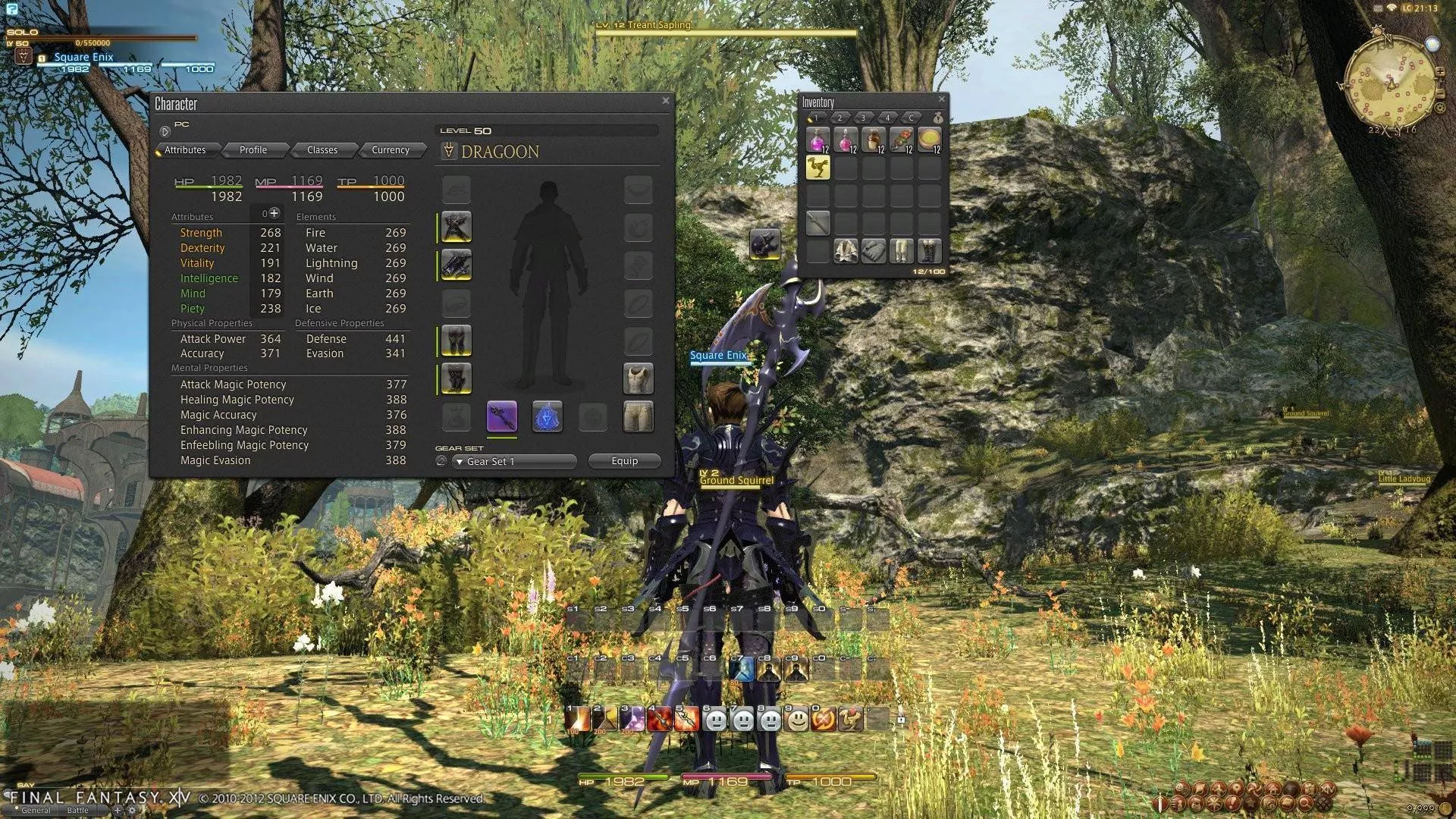The height and width of the screenshot is (819, 1456).
Task: Select the equipped purple lance weapon slot
Action: pyautogui.click(x=501, y=416)
